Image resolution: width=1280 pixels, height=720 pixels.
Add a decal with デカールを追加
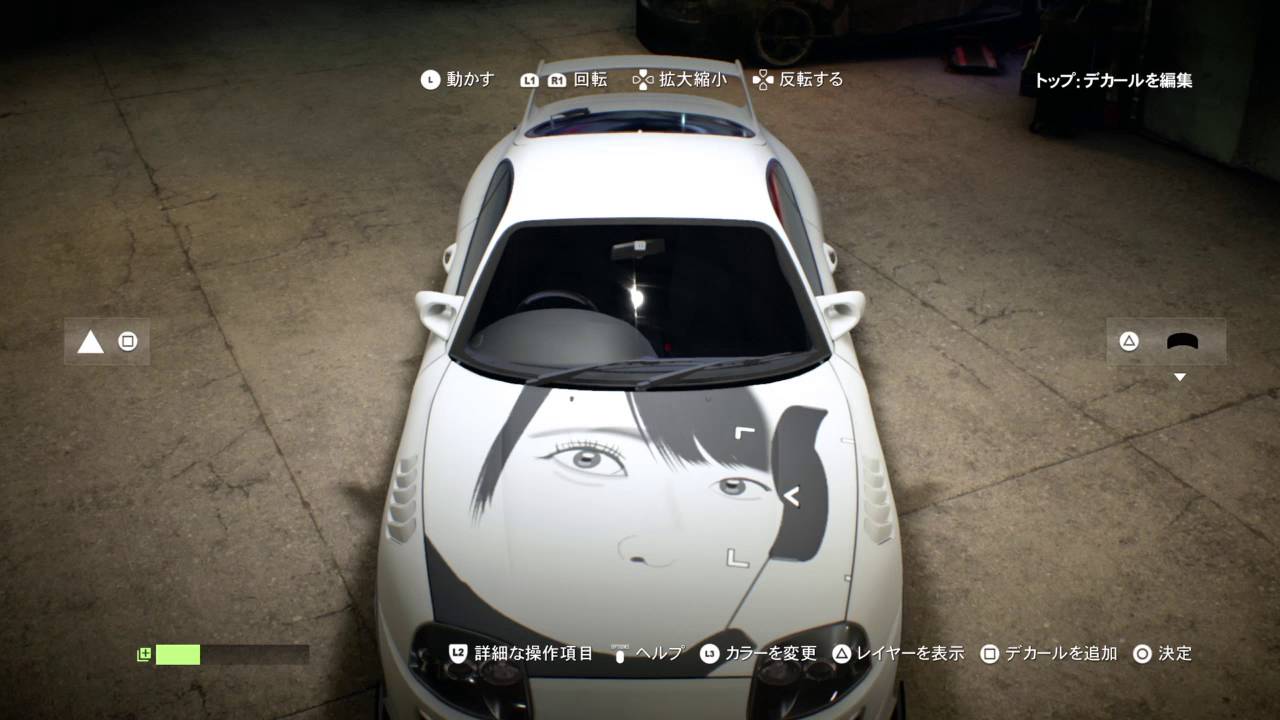(x=1060, y=653)
